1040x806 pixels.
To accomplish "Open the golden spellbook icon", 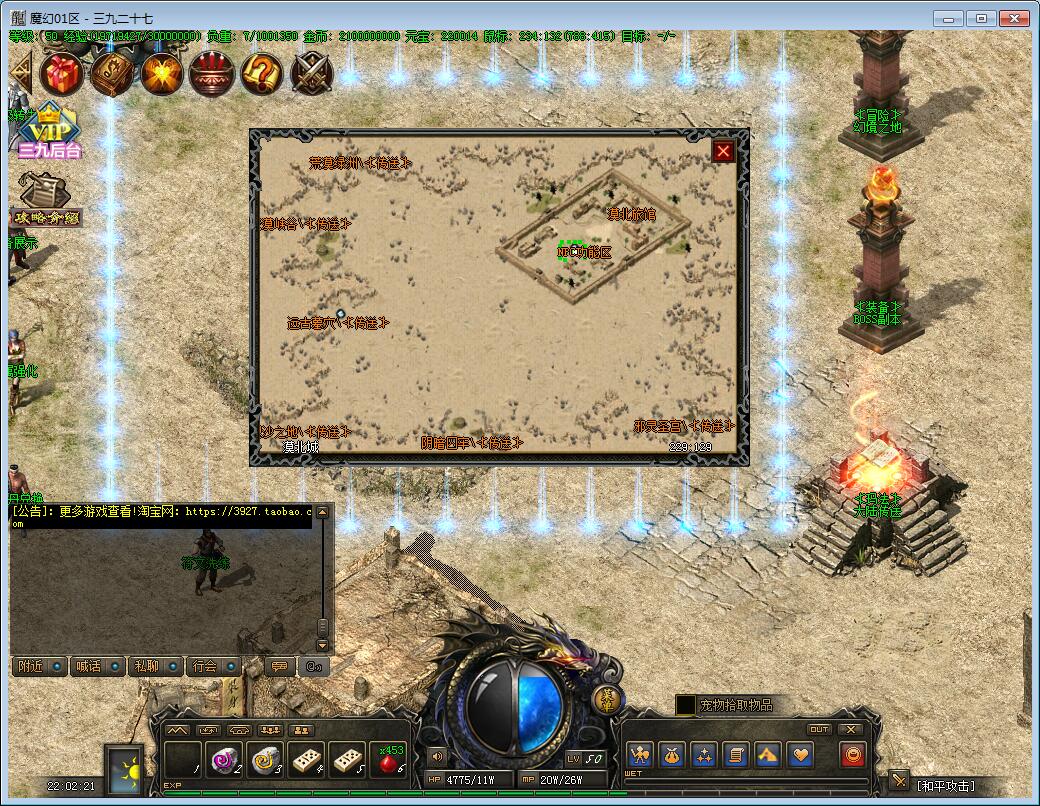I will pyautogui.click(x=114, y=72).
